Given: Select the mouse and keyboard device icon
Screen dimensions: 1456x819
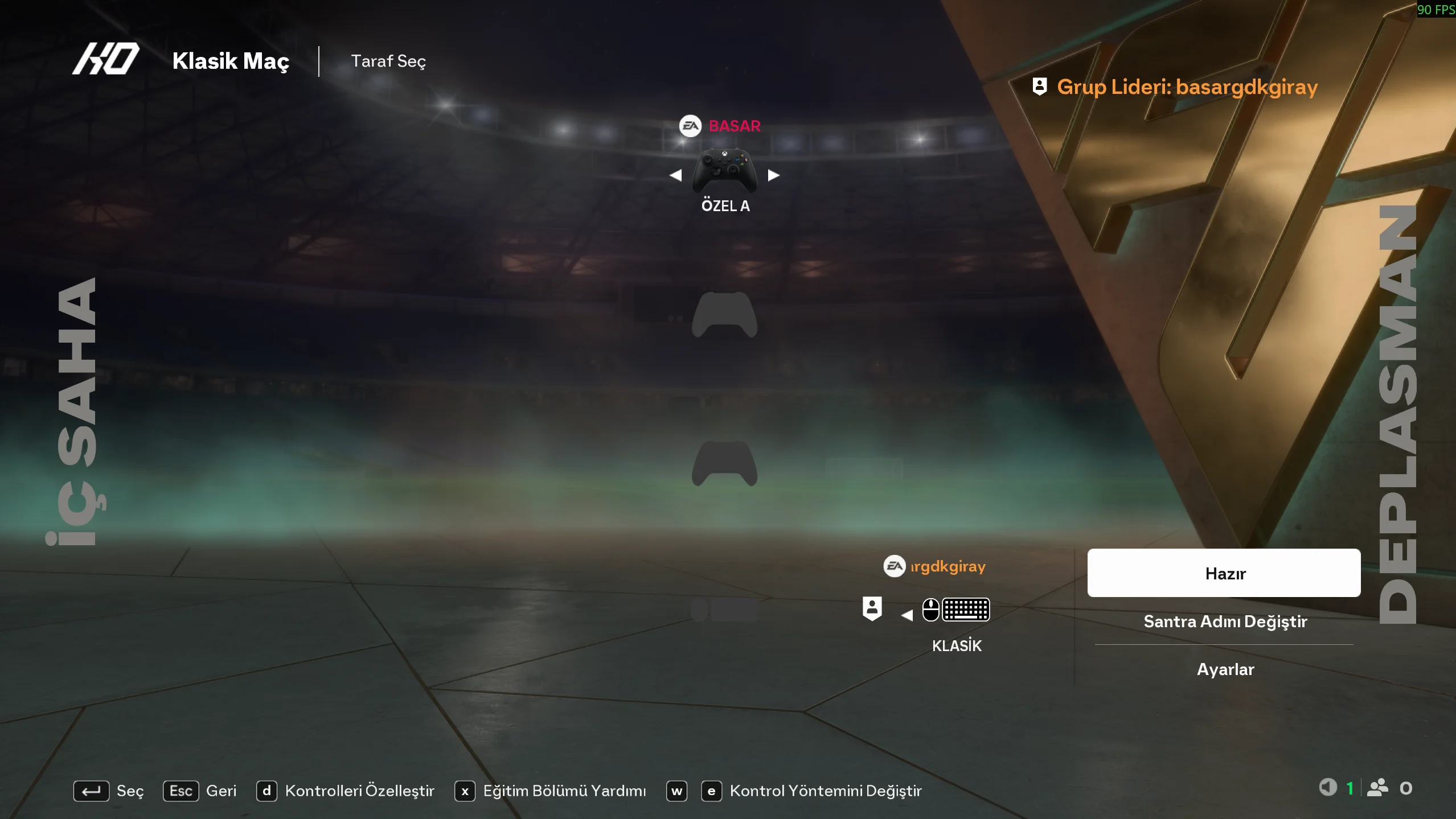Looking at the screenshot, I should [x=956, y=610].
